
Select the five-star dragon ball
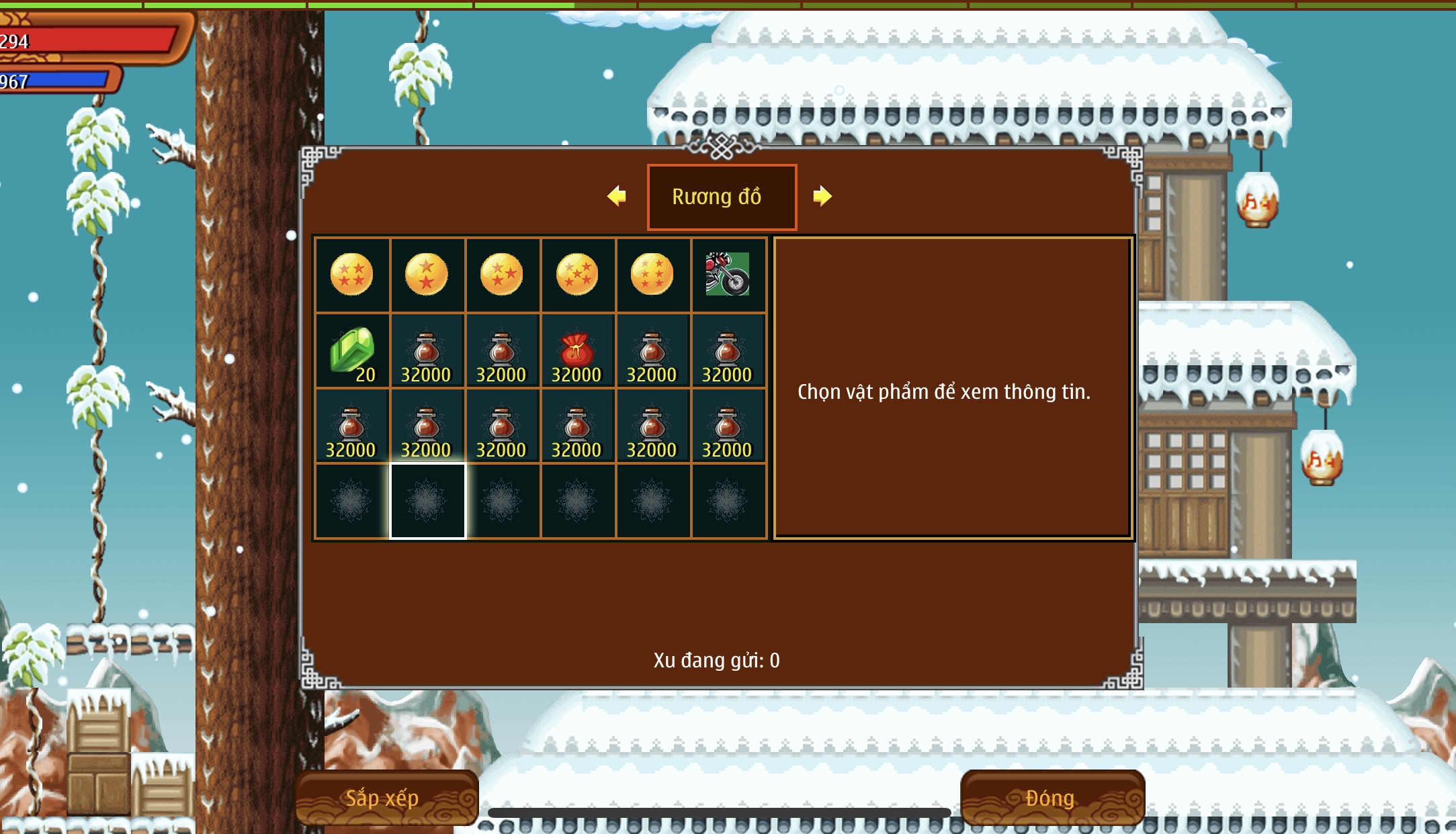tap(577, 275)
